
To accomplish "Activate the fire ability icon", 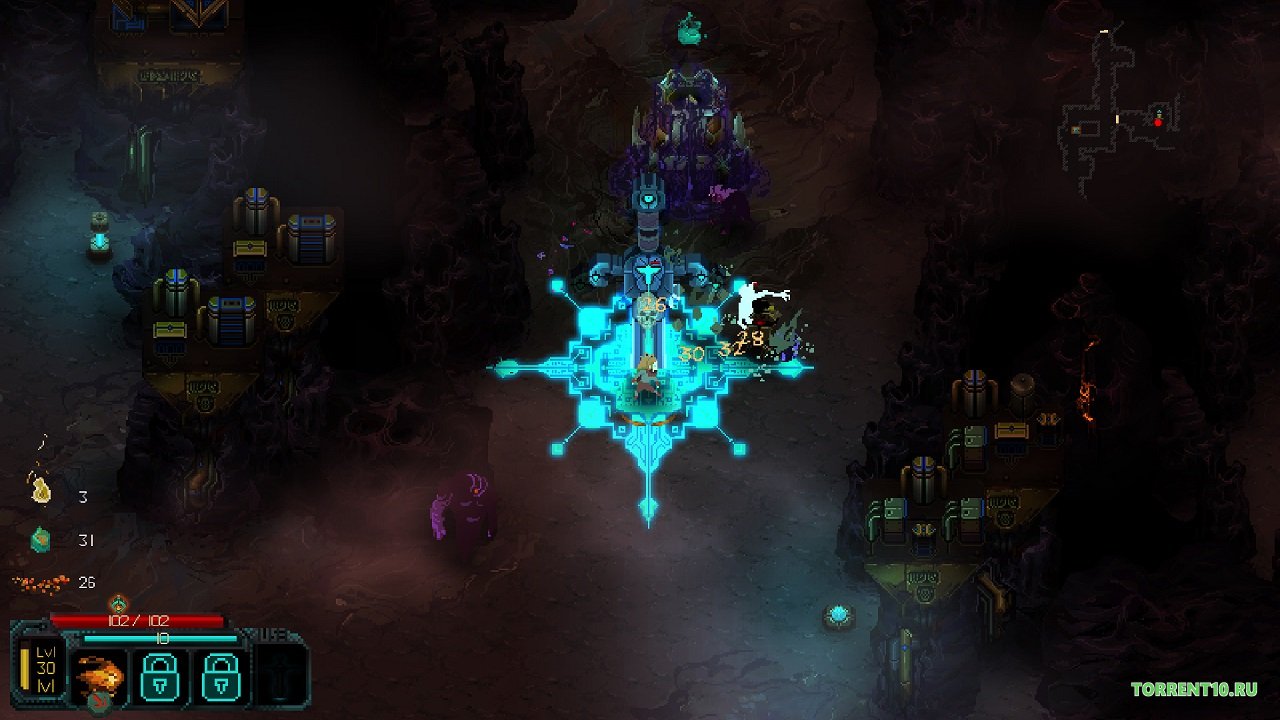I will click(101, 675).
